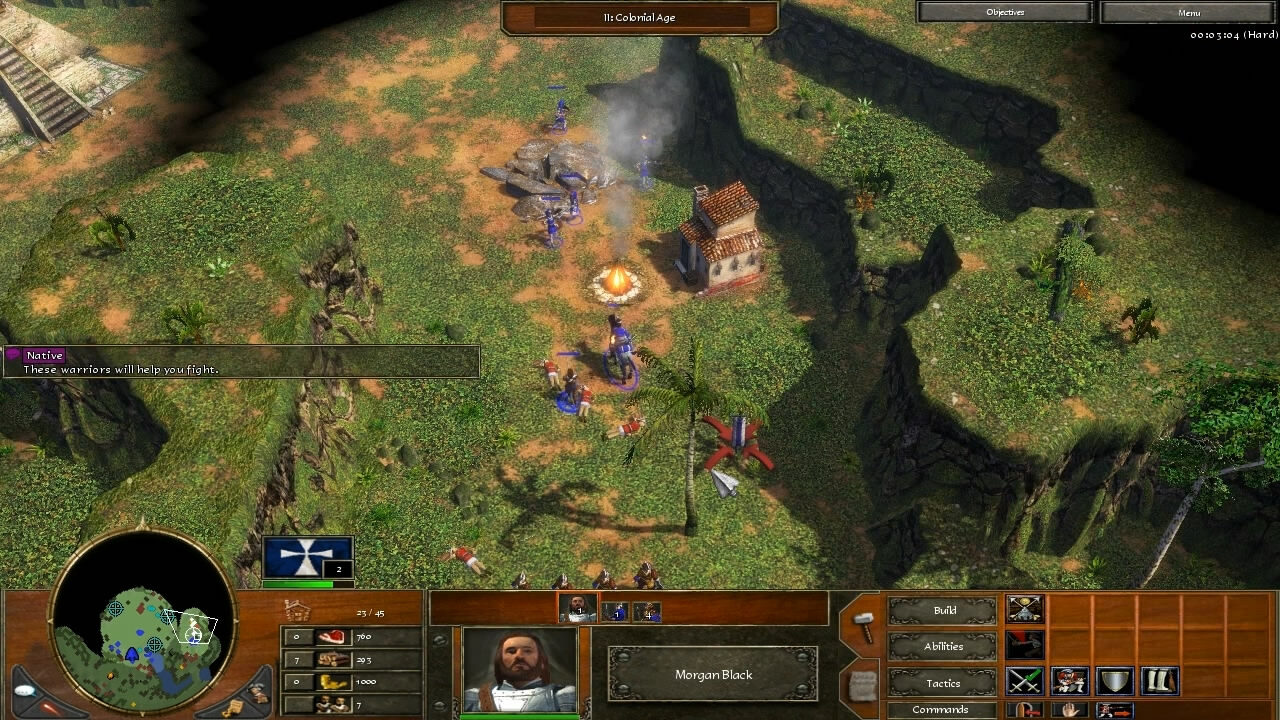The image size is (1280, 720).
Task: Open the Objectives panel
Action: 1005,12
